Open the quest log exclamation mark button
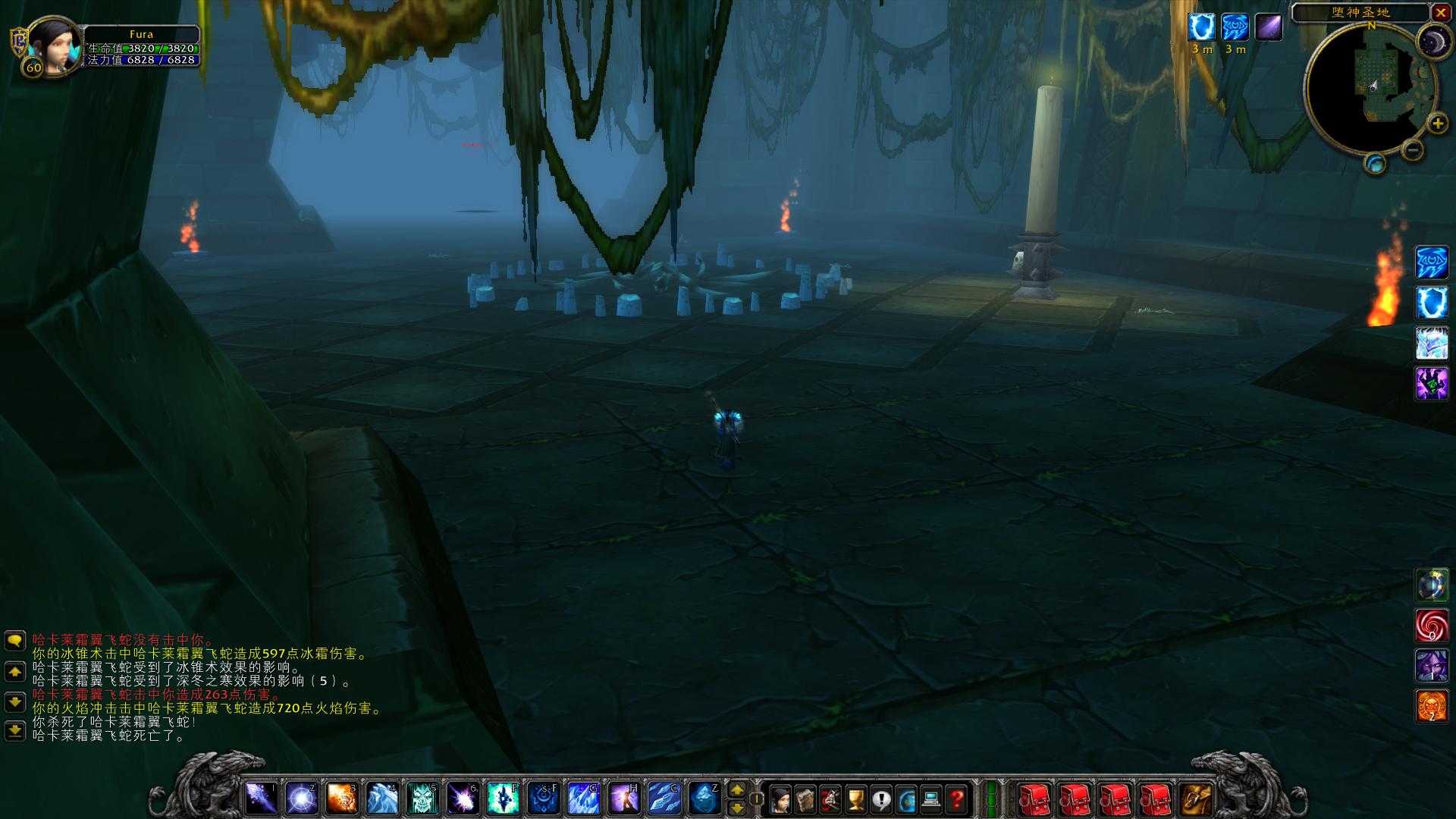Image resolution: width=1456 pixels, height=819 pixels. 881,799
